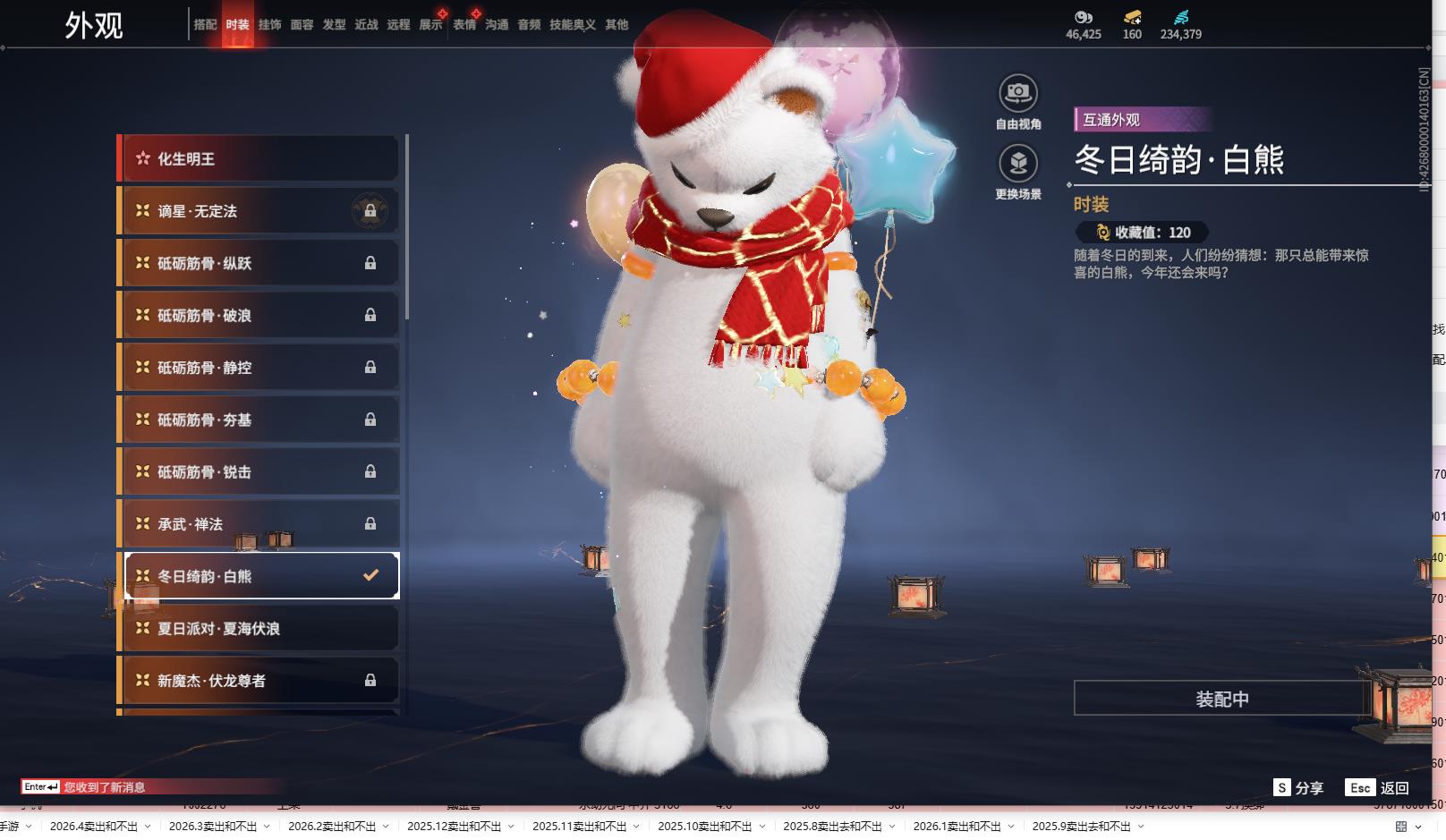The width and height of the screenshot is (1446, 840).
Task: Open the 更换场景 change scene option
Action: 1018,164
